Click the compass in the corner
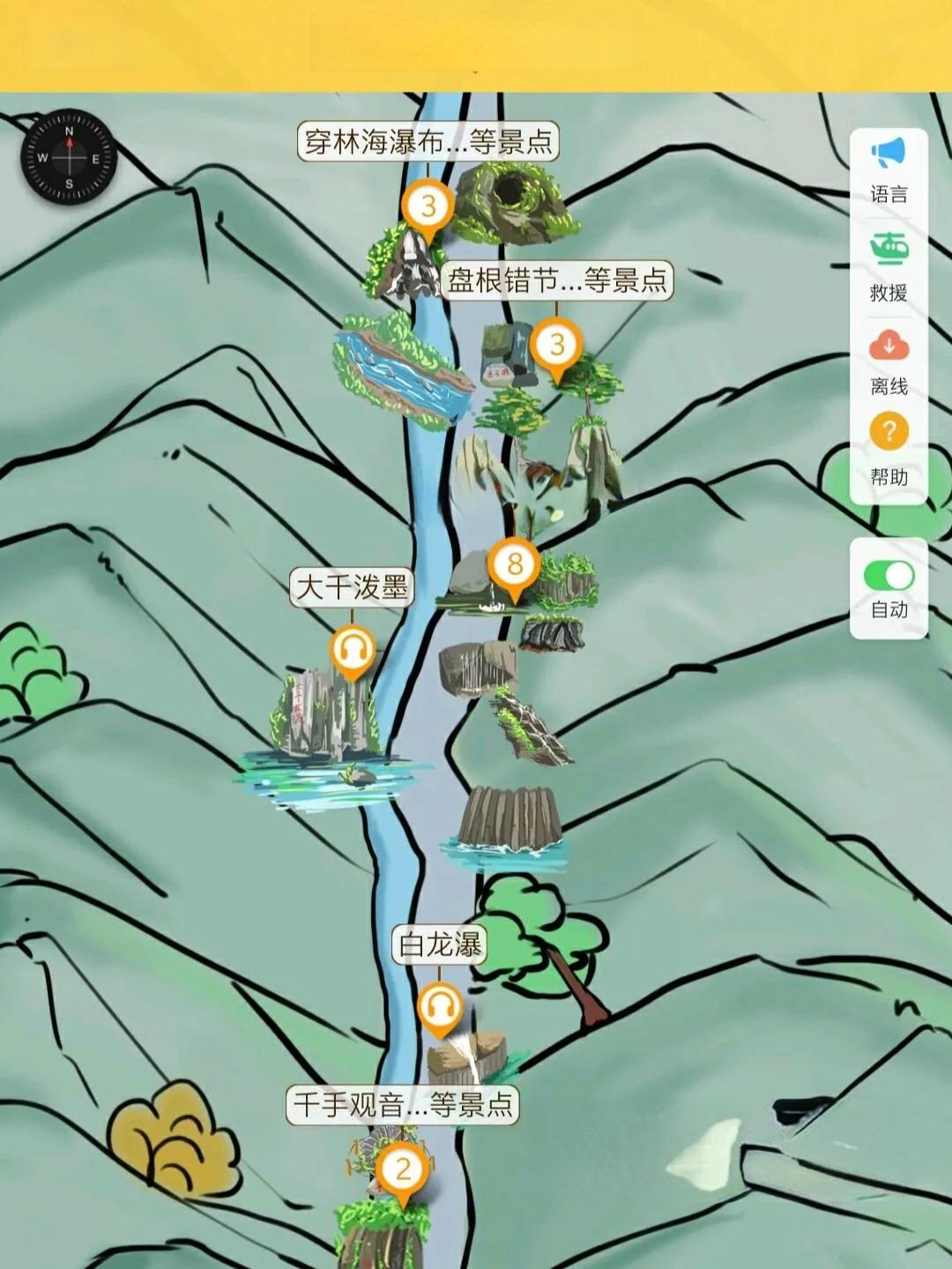The image size is (952, 1269). coord(69,158)
